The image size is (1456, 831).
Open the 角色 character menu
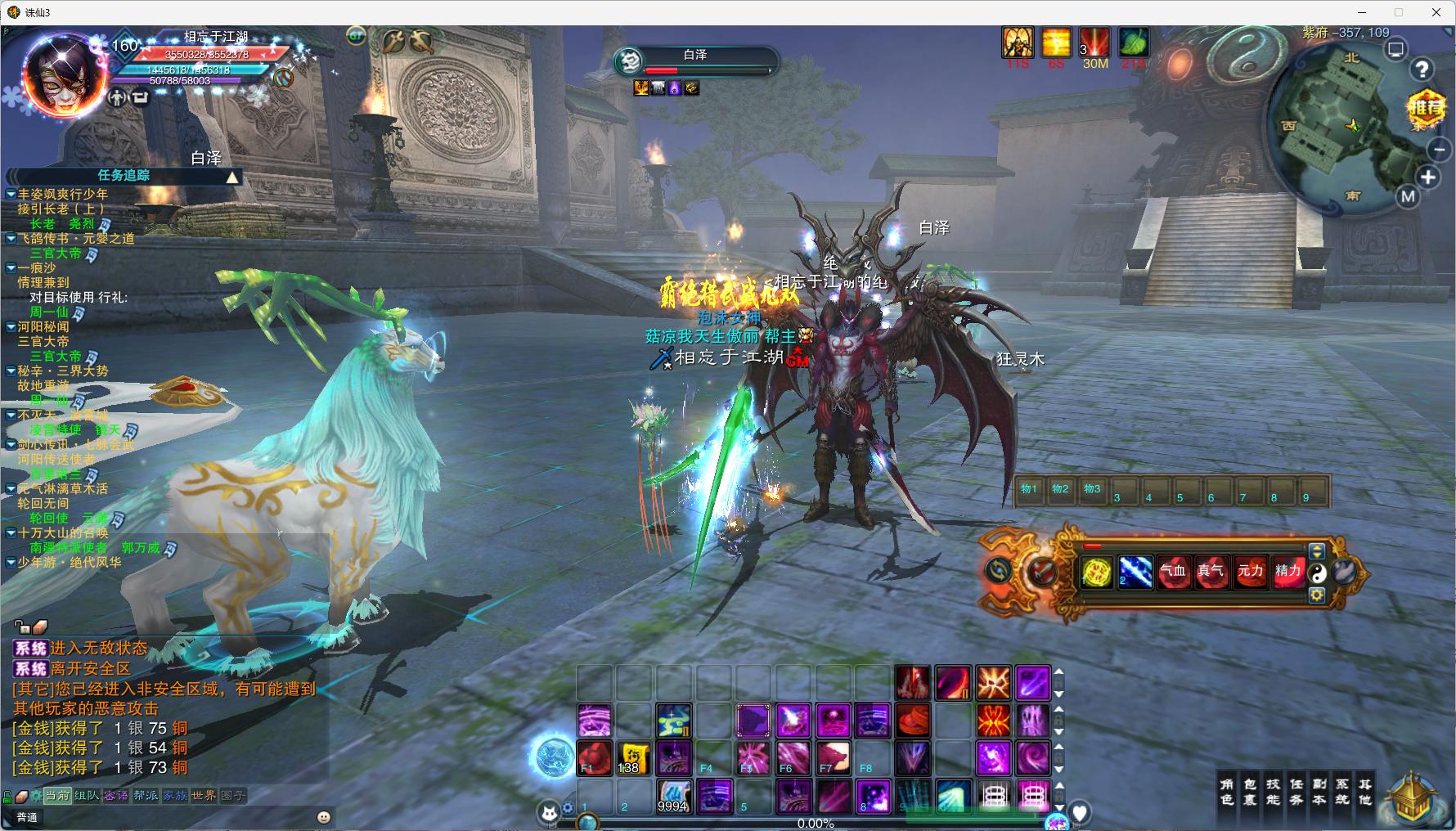coord(1226,792)
